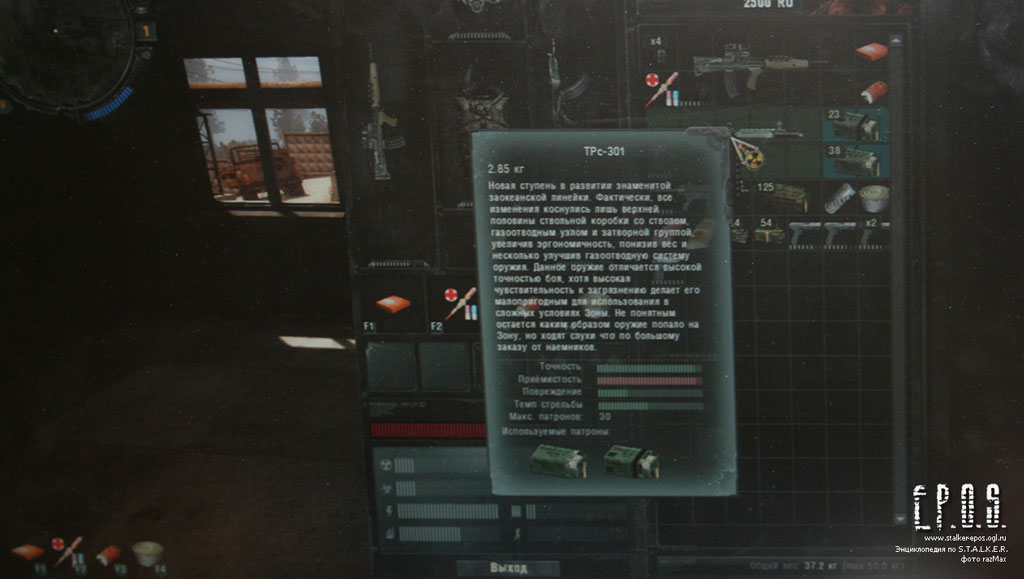Choose the bandage roll in the backpack
This screenshot has width=1024, height=579.
pos(869,197)
